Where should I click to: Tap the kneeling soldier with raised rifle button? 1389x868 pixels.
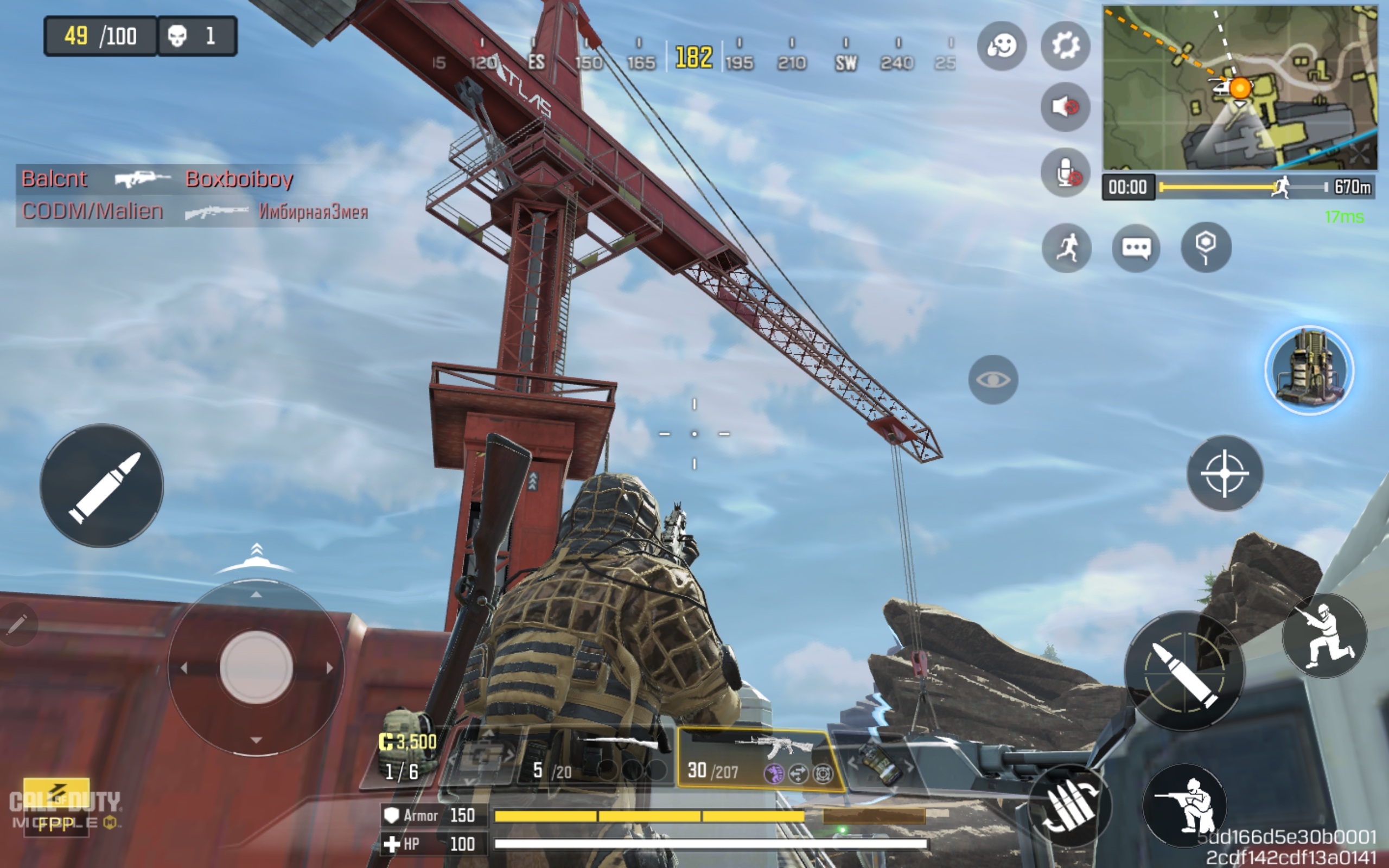1325,636
